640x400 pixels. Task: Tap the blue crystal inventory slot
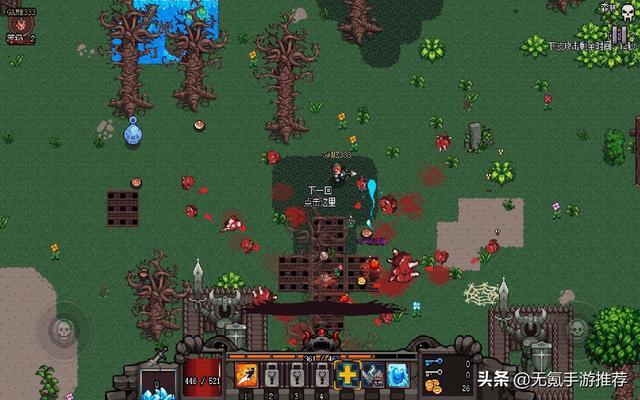pyautogui.click(x=157, y=384)
